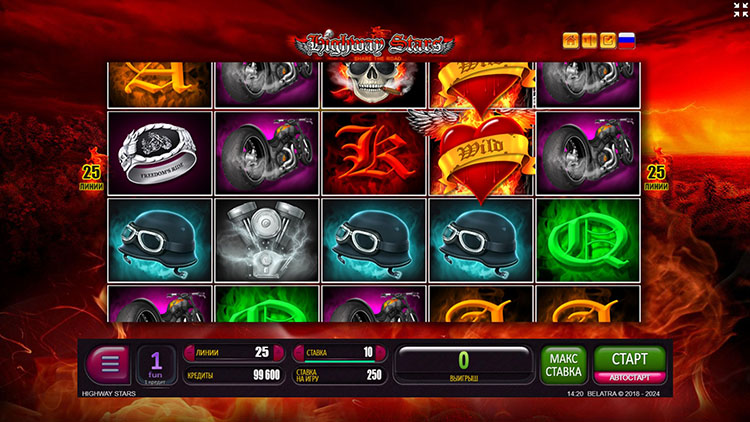Image resolution: width=750 pixels, height=422 pixels.
Task: Adjust the СТАВКА bet selector
Action: 338,352
